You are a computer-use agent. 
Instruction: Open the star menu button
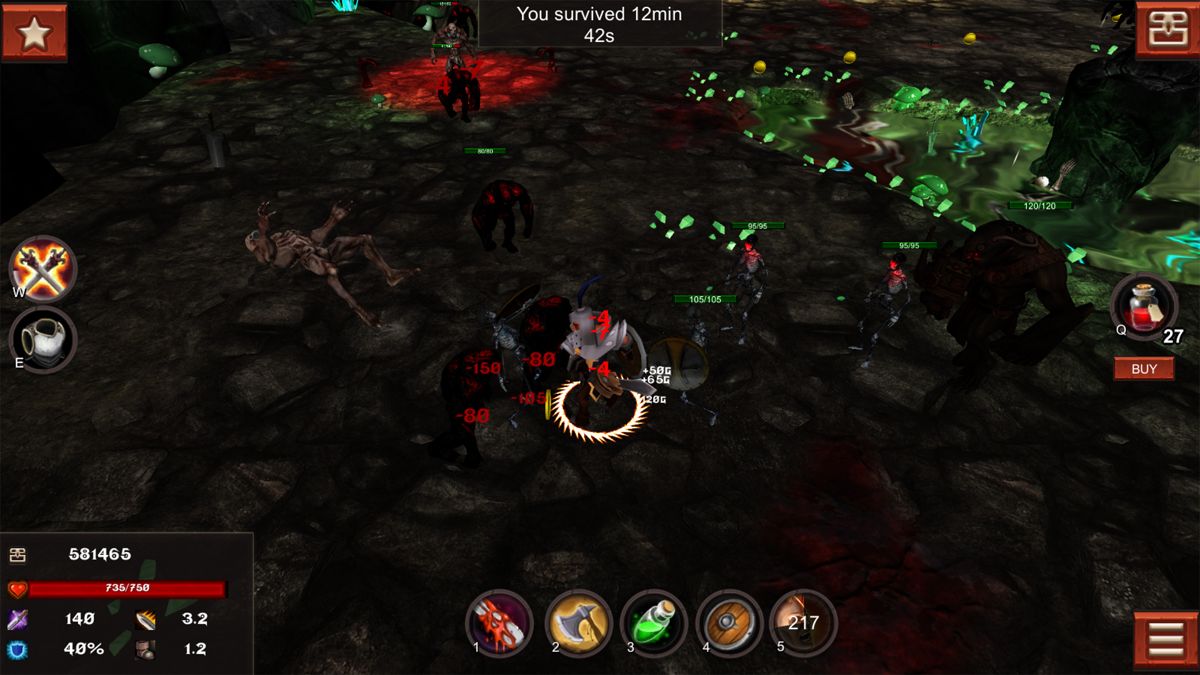(34, 33)
